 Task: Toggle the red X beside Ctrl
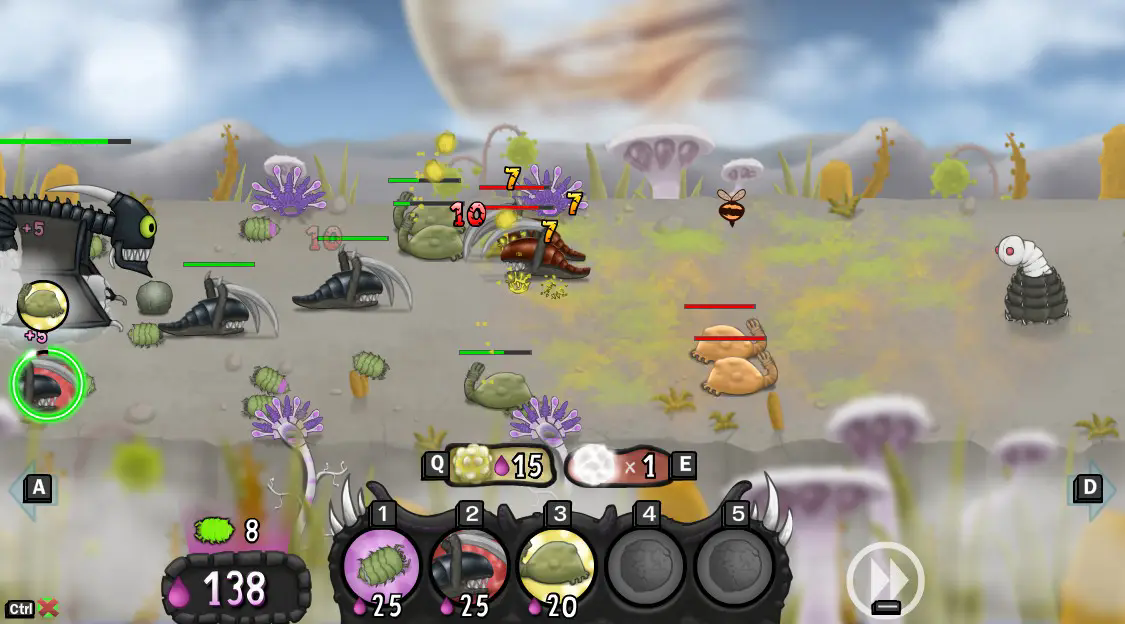coord(48,608)
